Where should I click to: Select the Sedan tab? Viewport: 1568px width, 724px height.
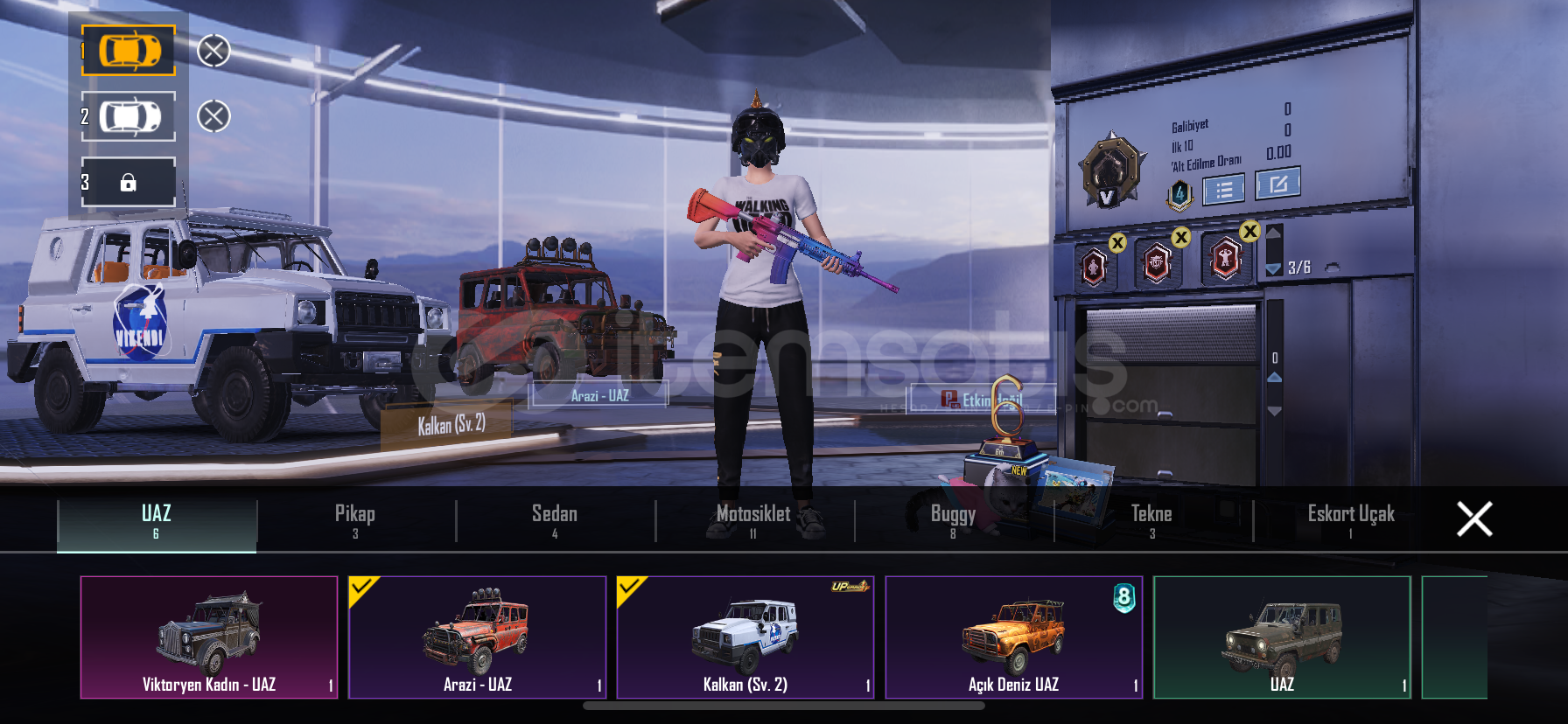click(x=555, y=521)
